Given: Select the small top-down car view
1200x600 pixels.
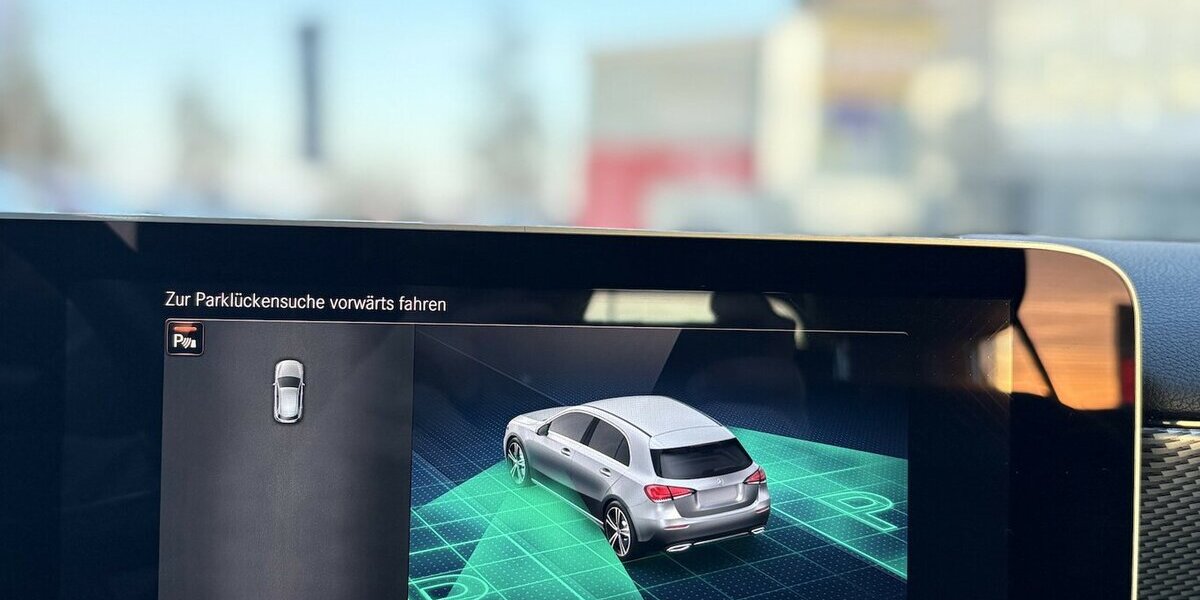Looking at the screenshot, I should [x=288, y=390].
